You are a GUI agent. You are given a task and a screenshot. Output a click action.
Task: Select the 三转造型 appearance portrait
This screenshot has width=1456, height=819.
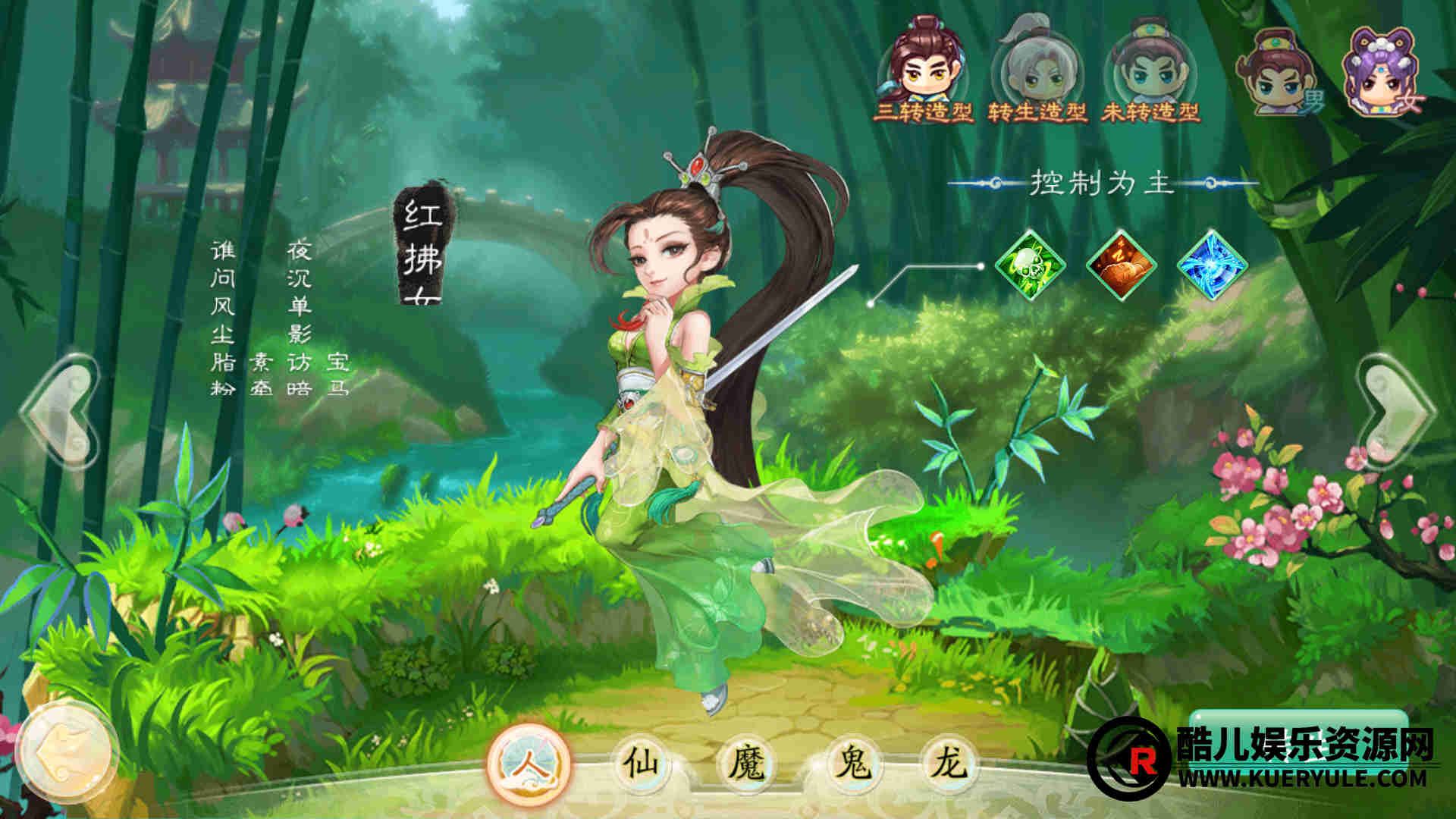tap(923, 70)
